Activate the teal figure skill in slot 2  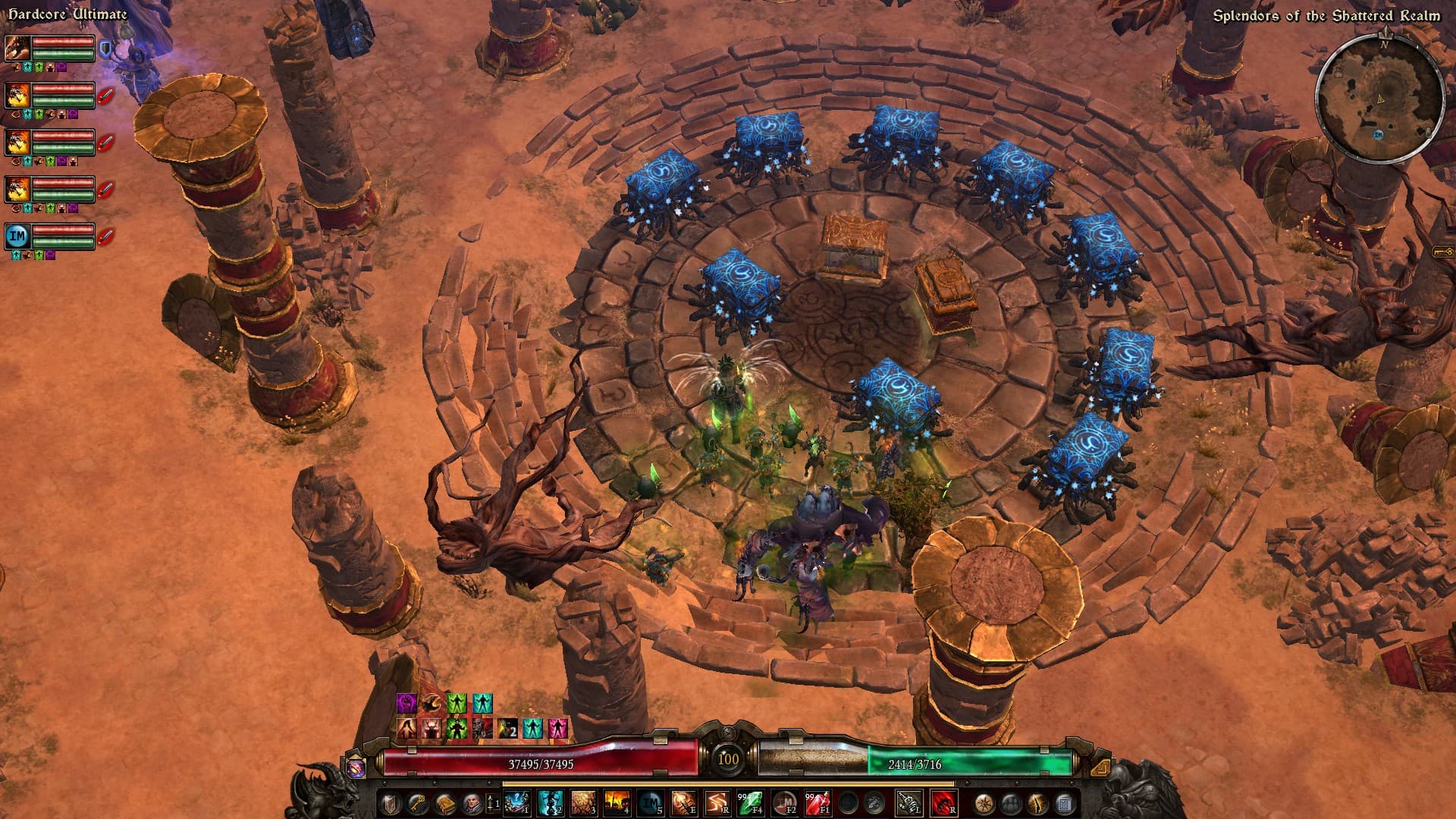coord(550,803)
